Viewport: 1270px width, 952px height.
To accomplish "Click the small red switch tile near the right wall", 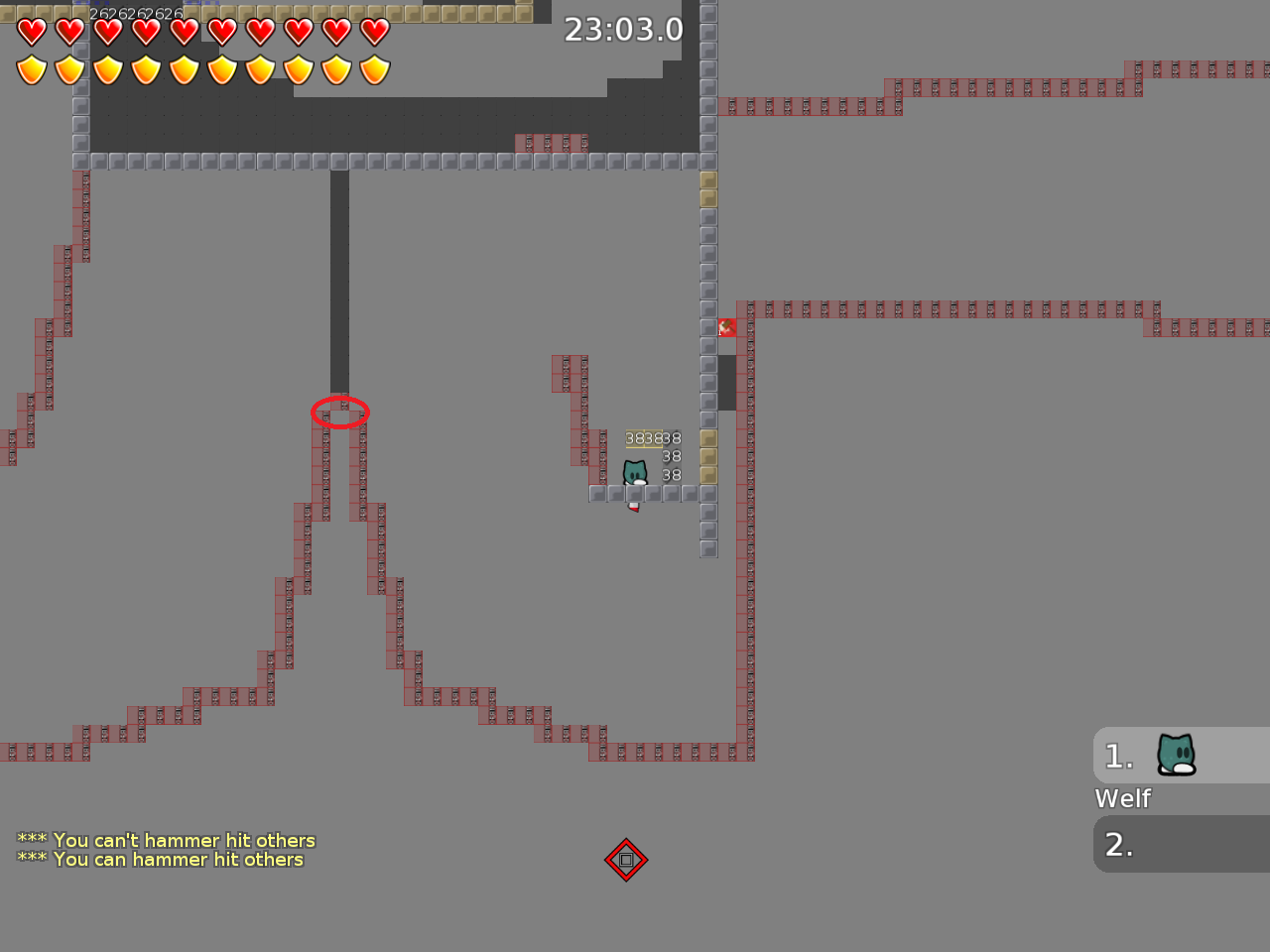I will click(726, 327).
